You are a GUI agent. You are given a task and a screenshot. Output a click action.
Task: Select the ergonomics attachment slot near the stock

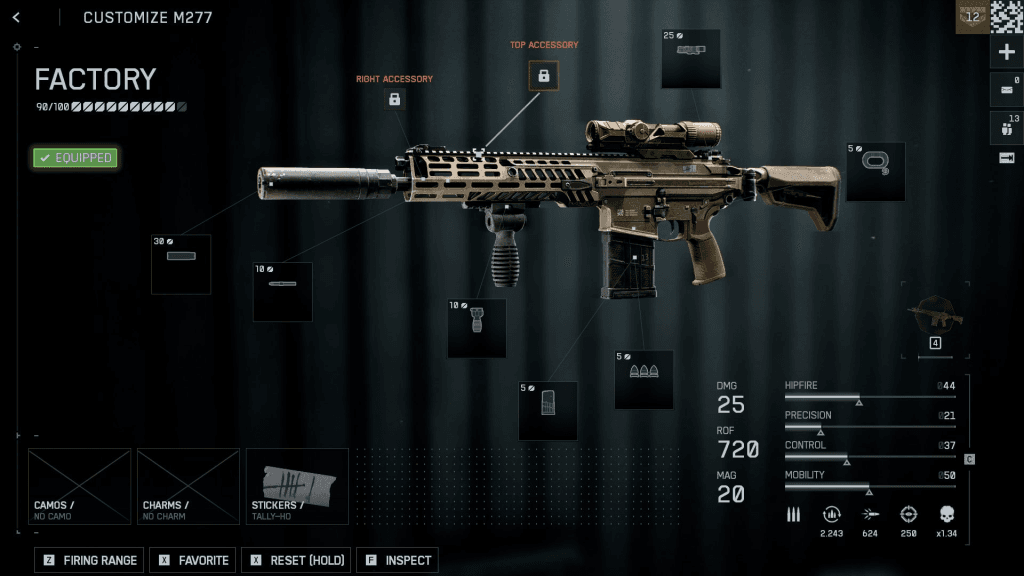coord(875,171)
